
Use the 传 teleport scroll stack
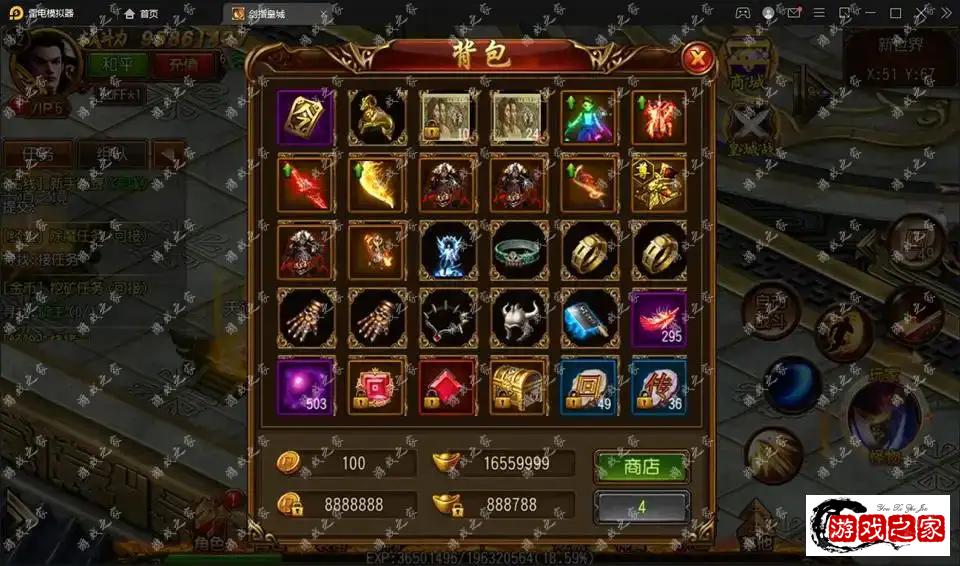(659, 385)
